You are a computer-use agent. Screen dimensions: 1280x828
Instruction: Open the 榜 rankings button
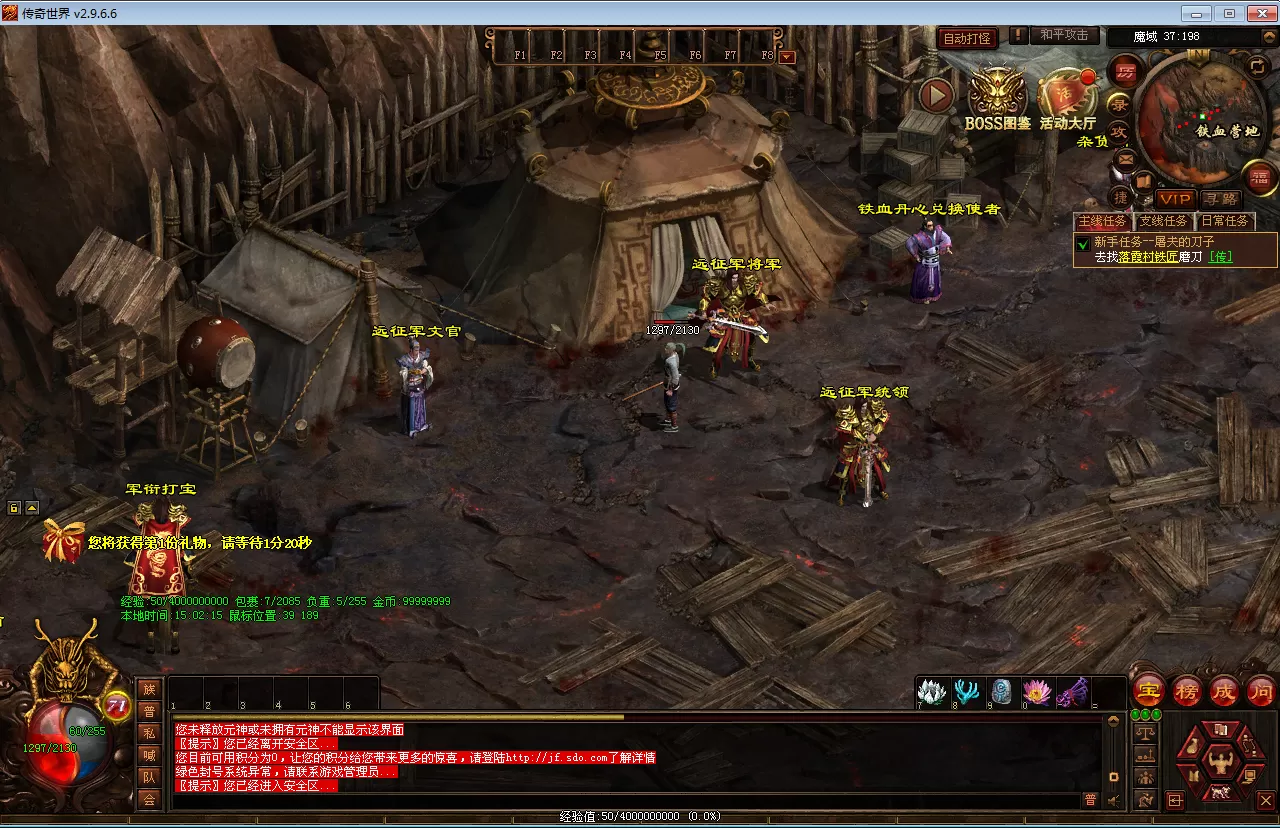pos(1187,690)
